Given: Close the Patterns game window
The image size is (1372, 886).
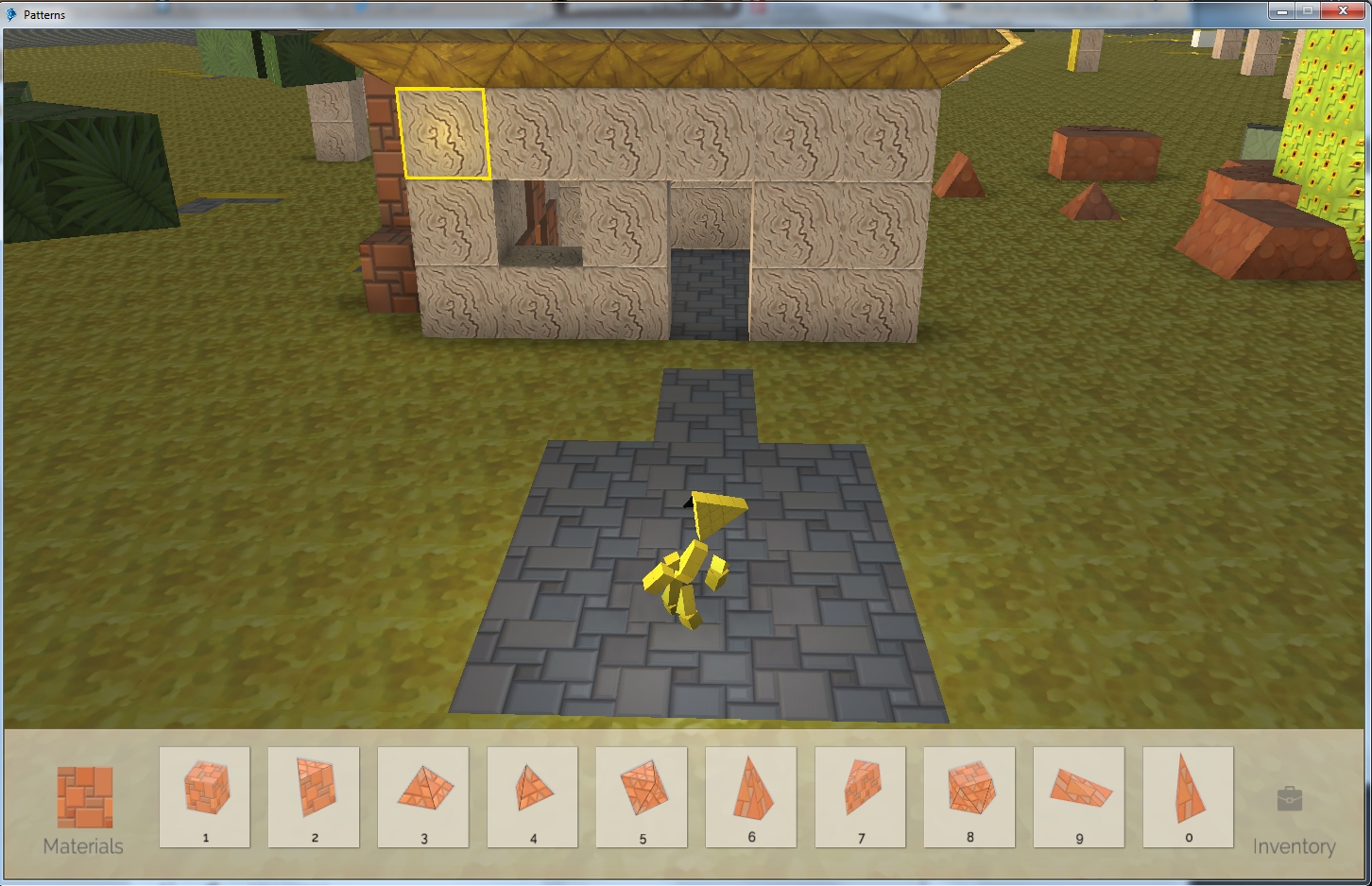Looking at the screenshot, I should [x=1344, y=11].
